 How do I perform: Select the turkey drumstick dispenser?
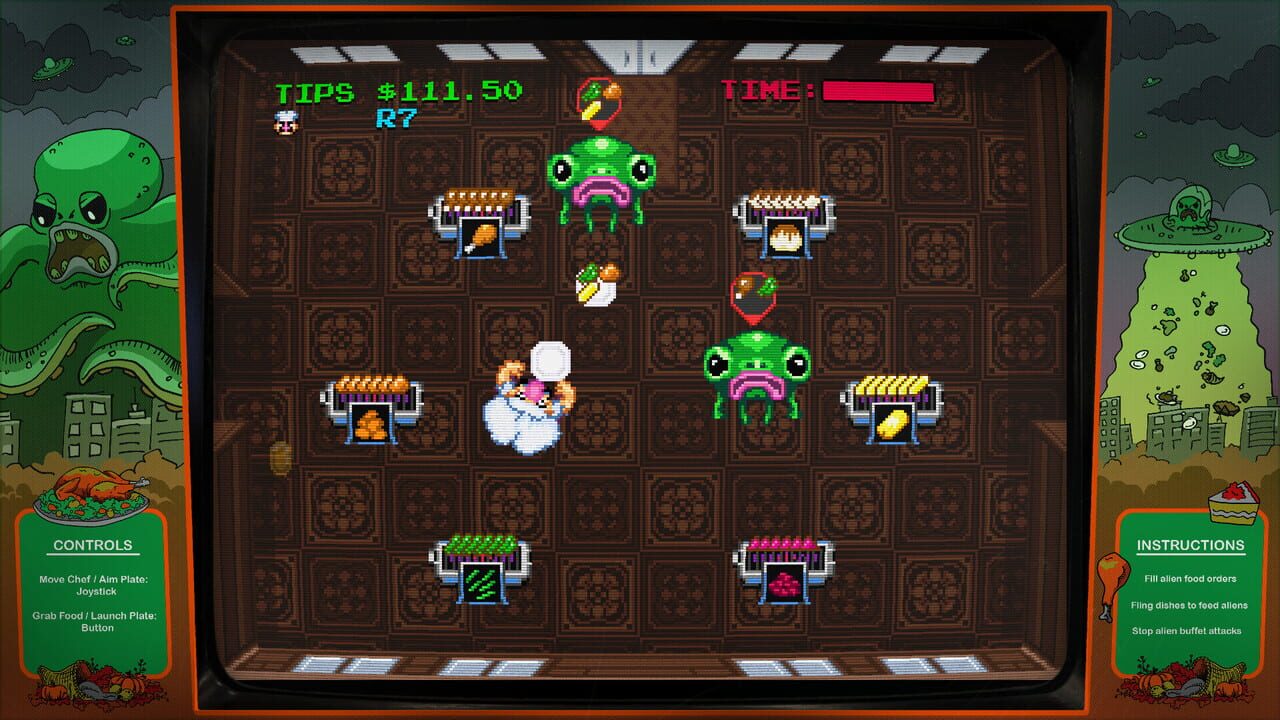tap(482, 225)
